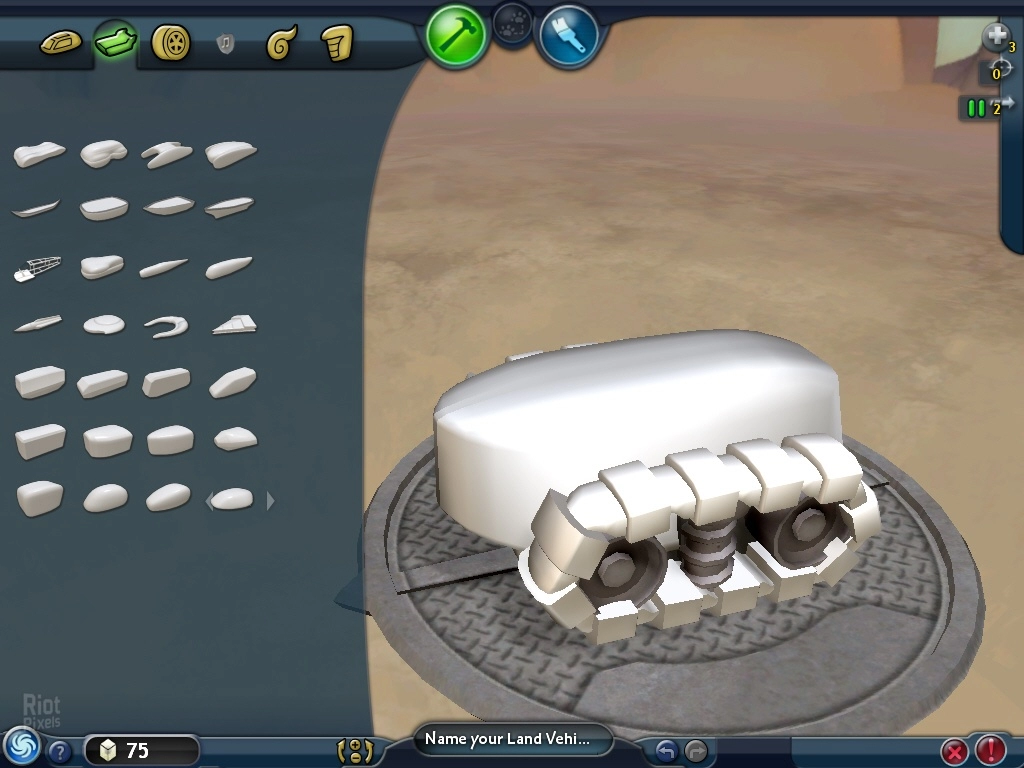Go to the next parts page arrow
1024x768 pixels.
tap(270, 500)
